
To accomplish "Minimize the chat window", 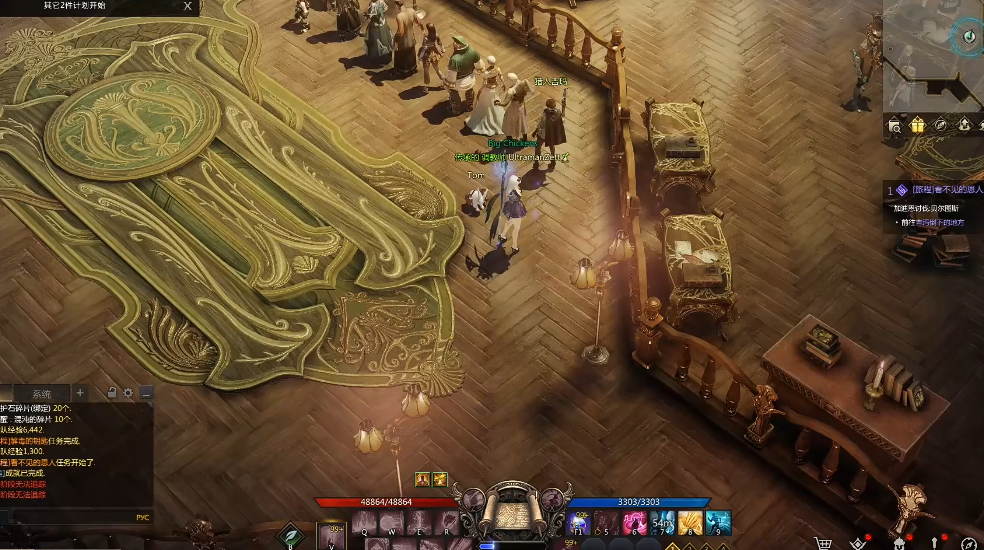I will coord(145,393).
